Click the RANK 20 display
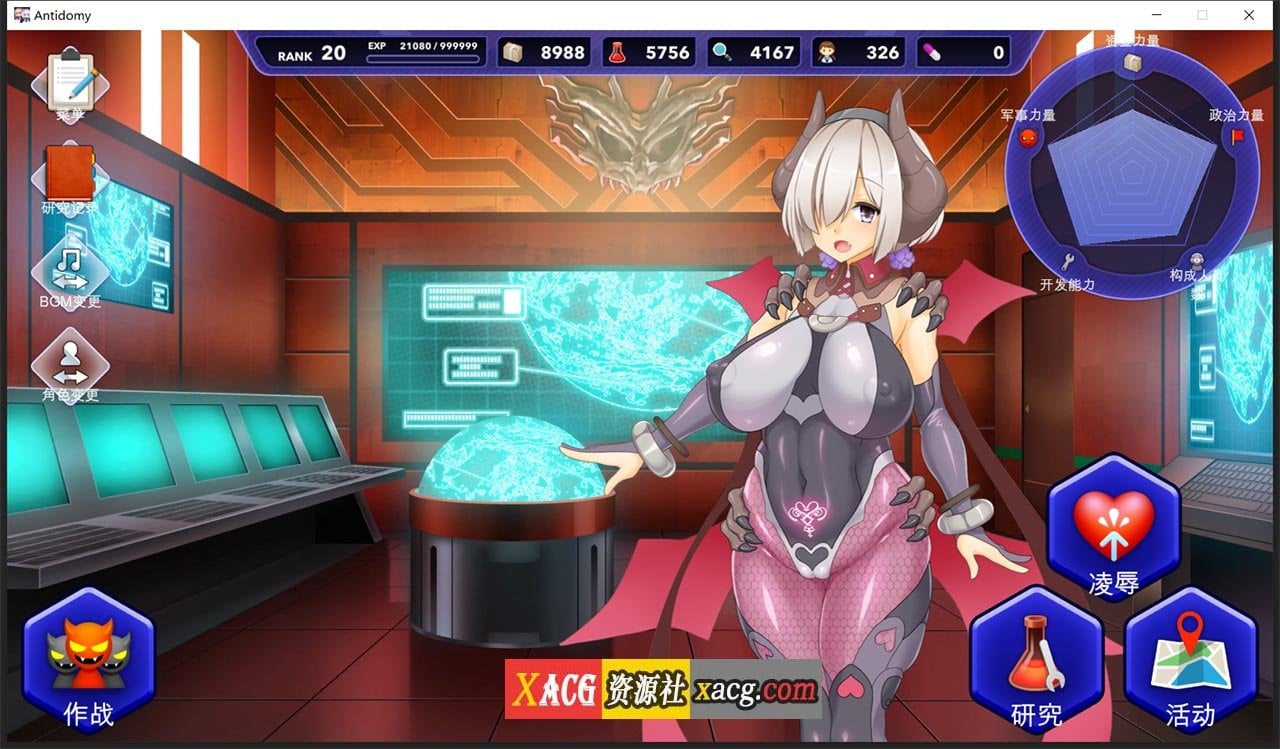 (308, 52)
